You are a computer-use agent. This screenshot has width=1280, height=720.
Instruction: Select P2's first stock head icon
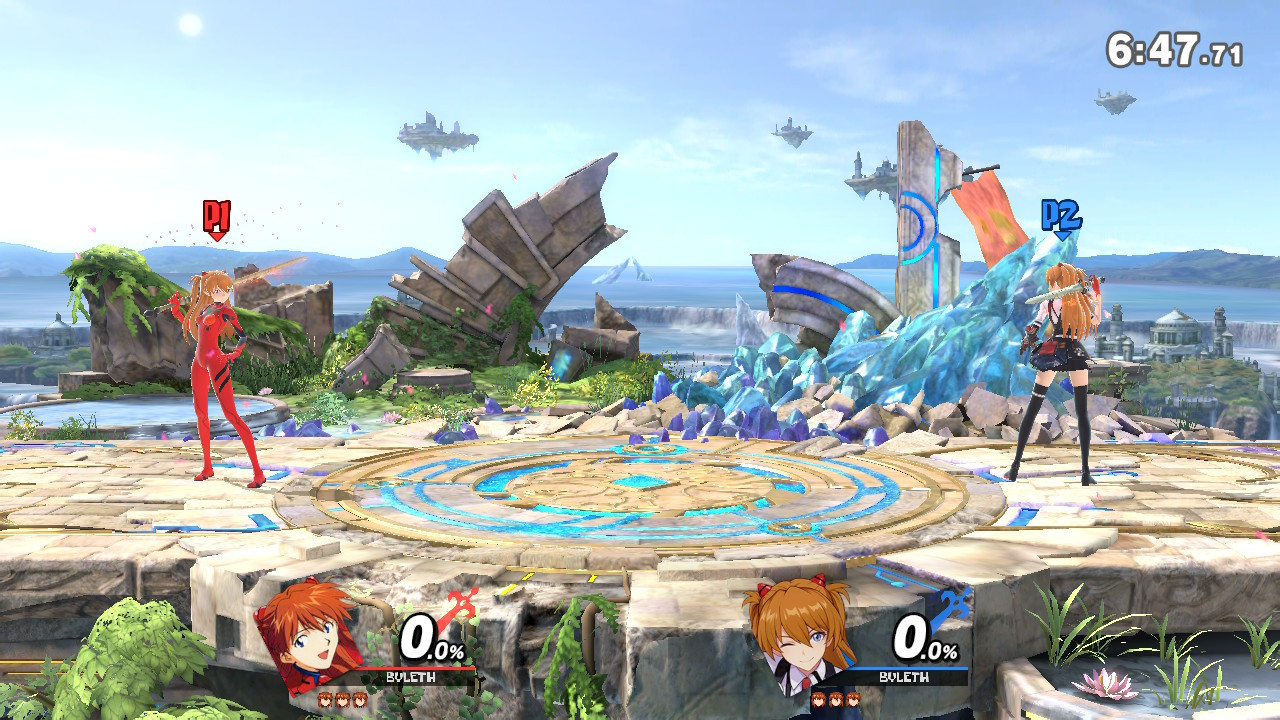(x=818, y=699)
